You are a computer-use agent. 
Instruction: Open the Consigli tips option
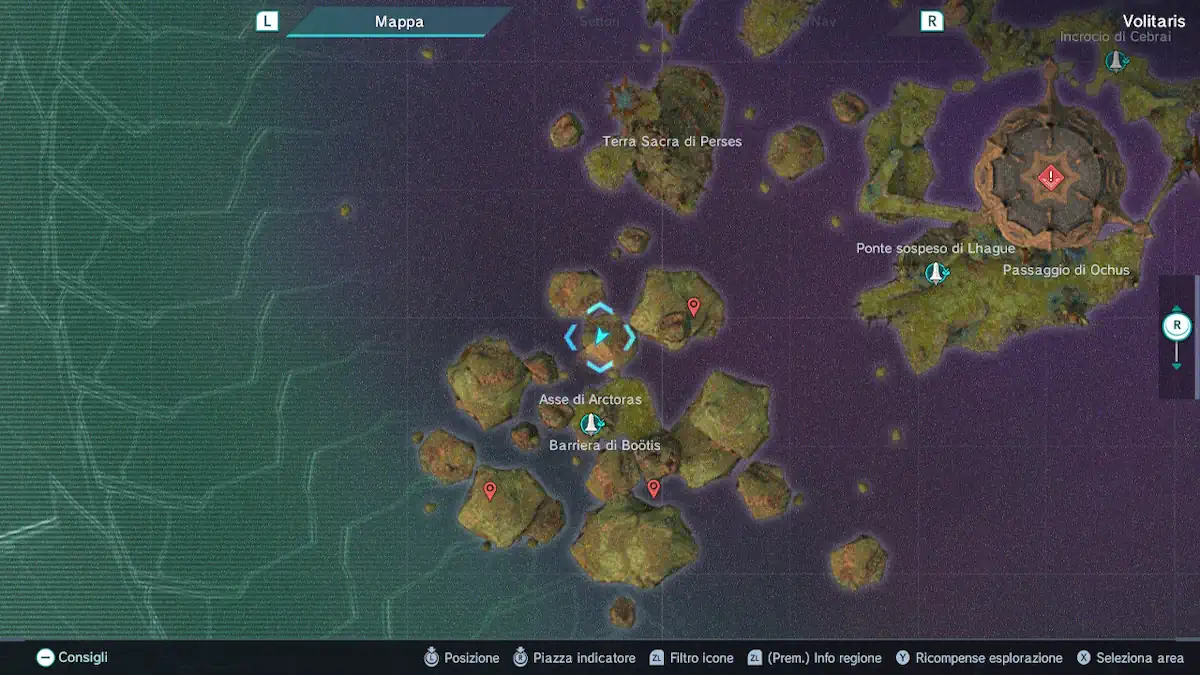pyautogui.click(x=72, y=657)
